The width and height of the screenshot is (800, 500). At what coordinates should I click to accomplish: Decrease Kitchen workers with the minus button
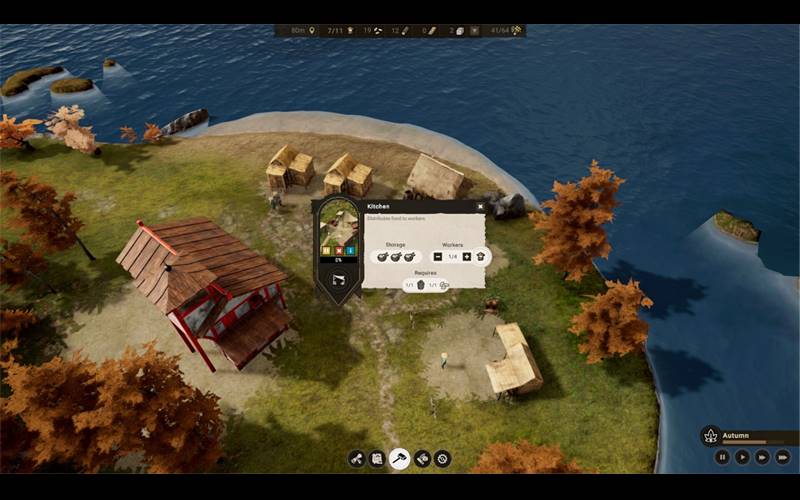pos(438,257)
